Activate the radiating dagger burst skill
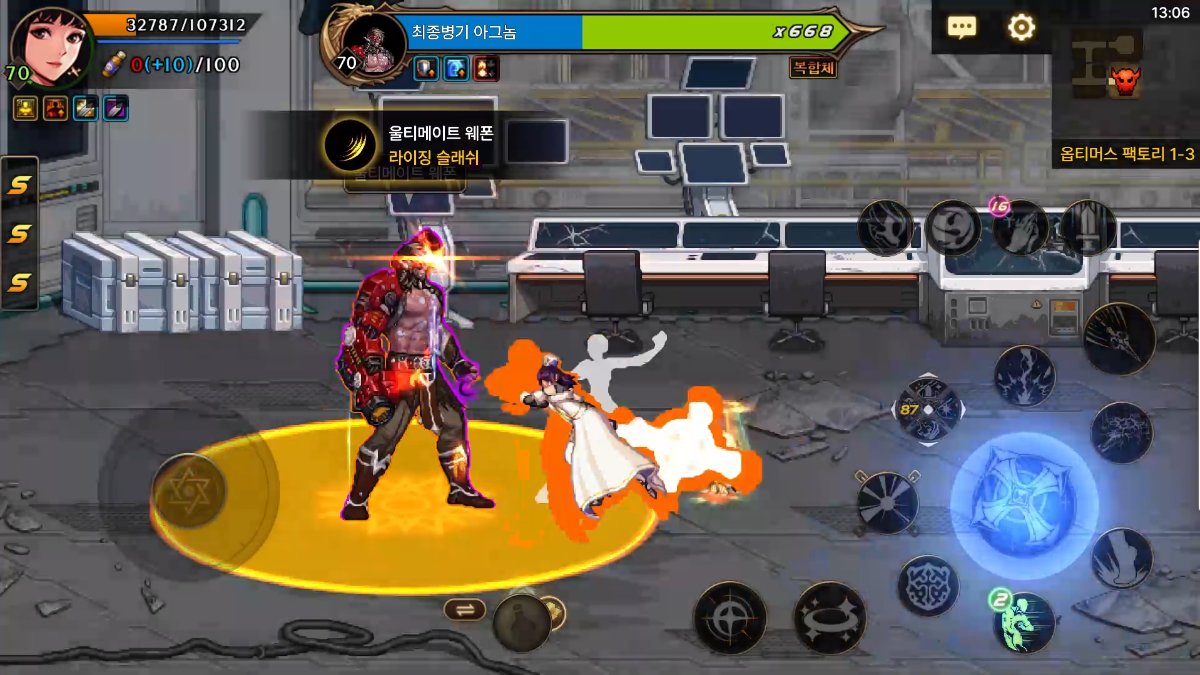 (x=1119, y=338)
